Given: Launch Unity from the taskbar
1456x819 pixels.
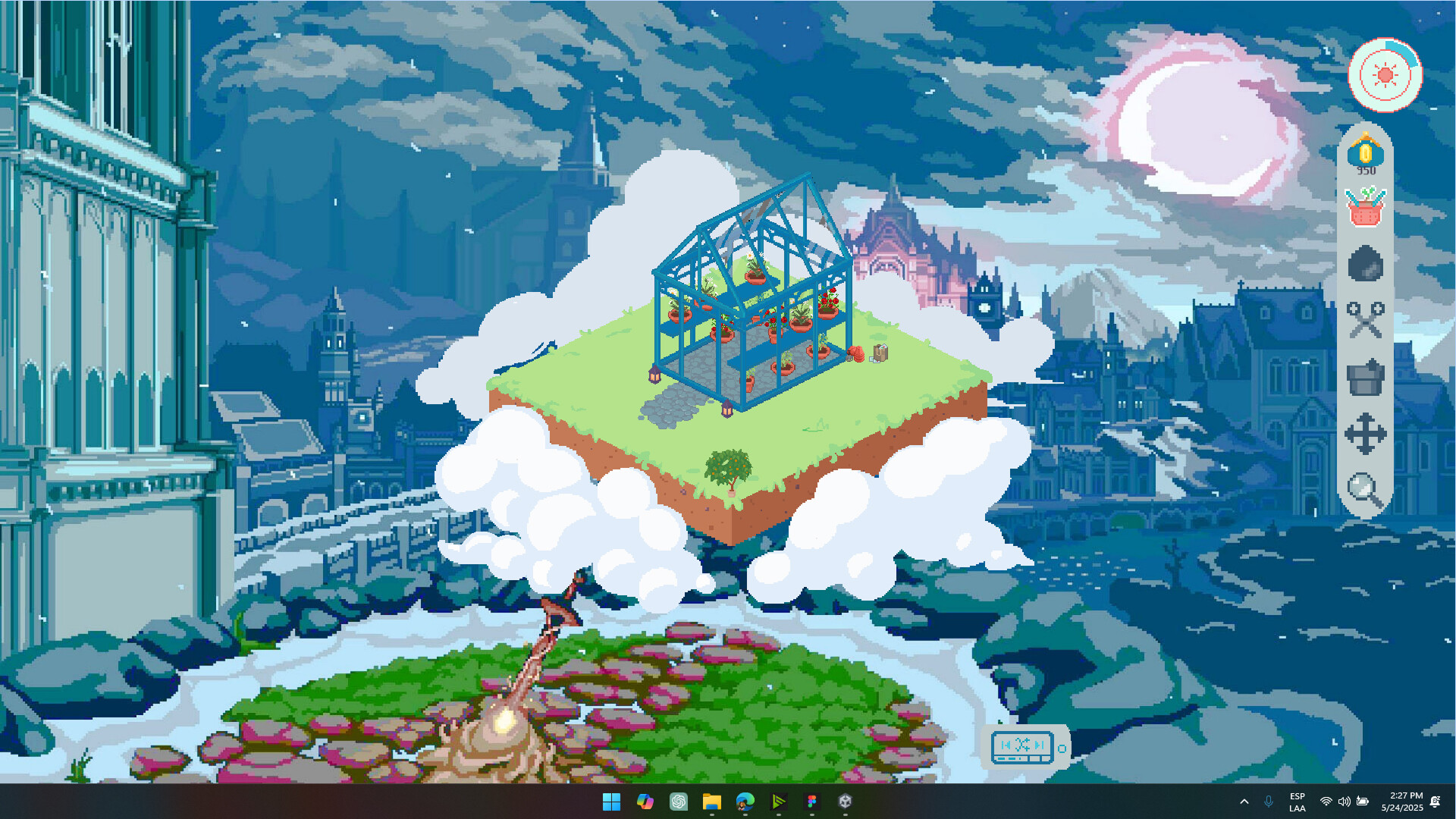Looking at the screenshot, I should (x=845, y=802).
